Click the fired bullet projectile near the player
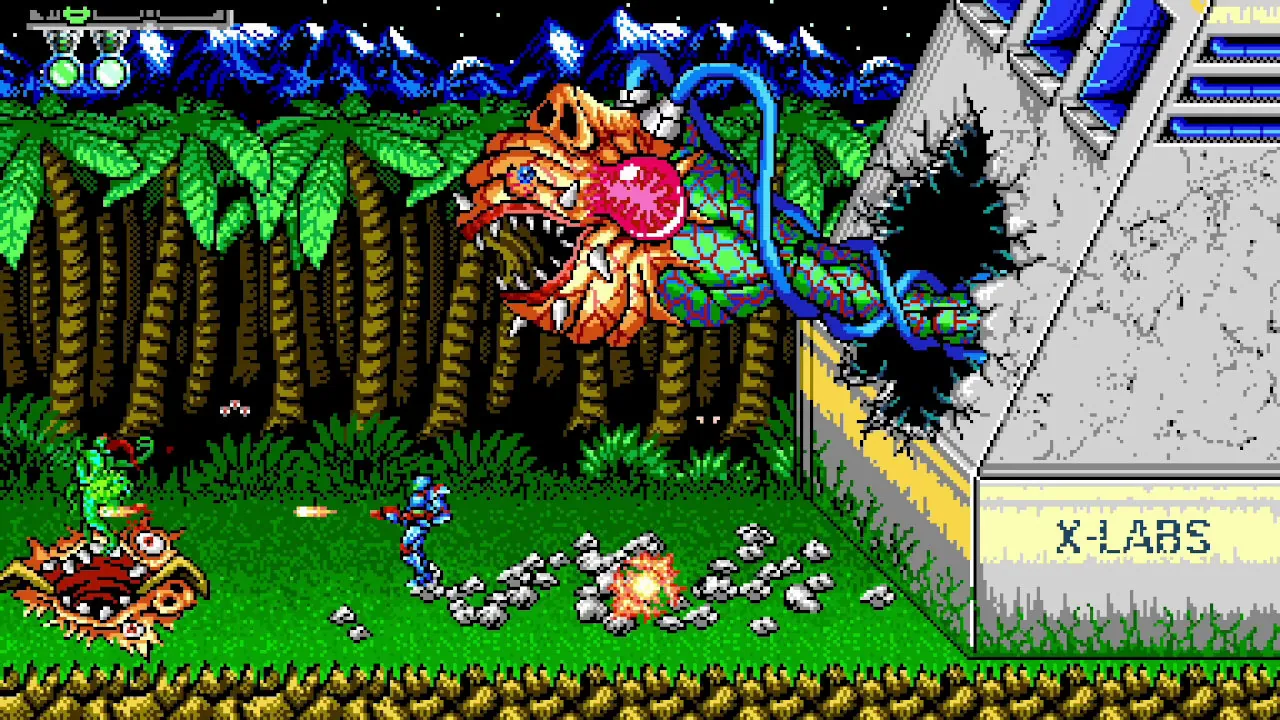Viewport: 1280px width, 720px height. point(308,510)
